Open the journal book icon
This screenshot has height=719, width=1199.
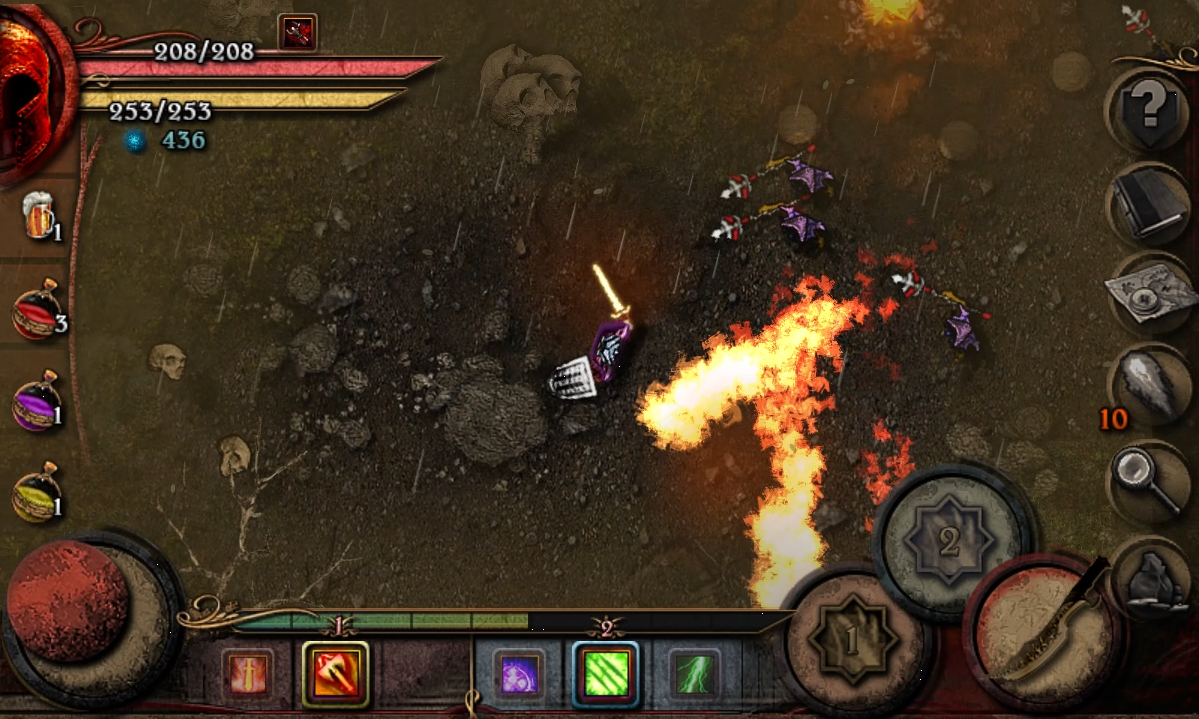click(x=1148, y=204)
